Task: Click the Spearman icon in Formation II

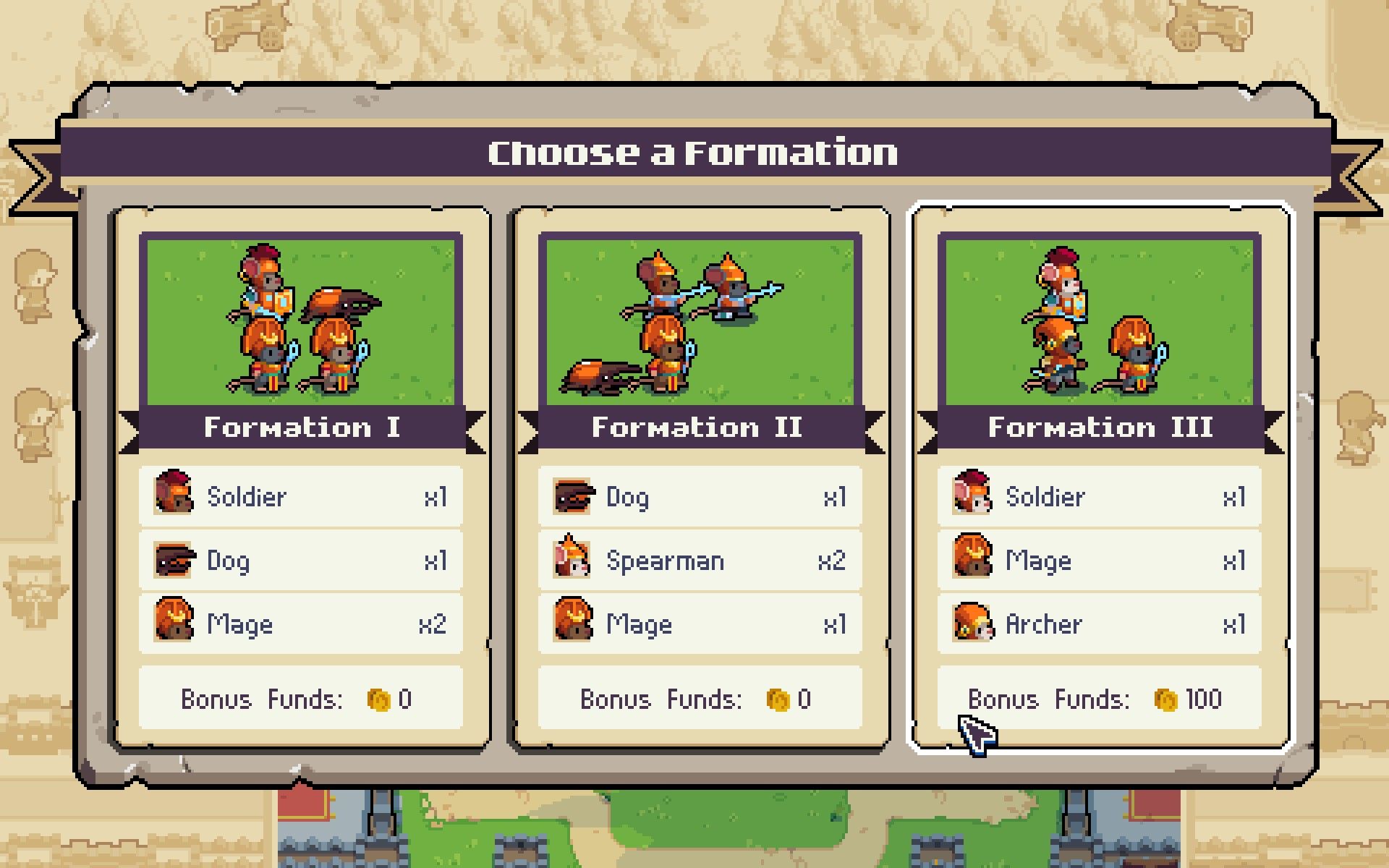Action: click(x=572, y=560)
